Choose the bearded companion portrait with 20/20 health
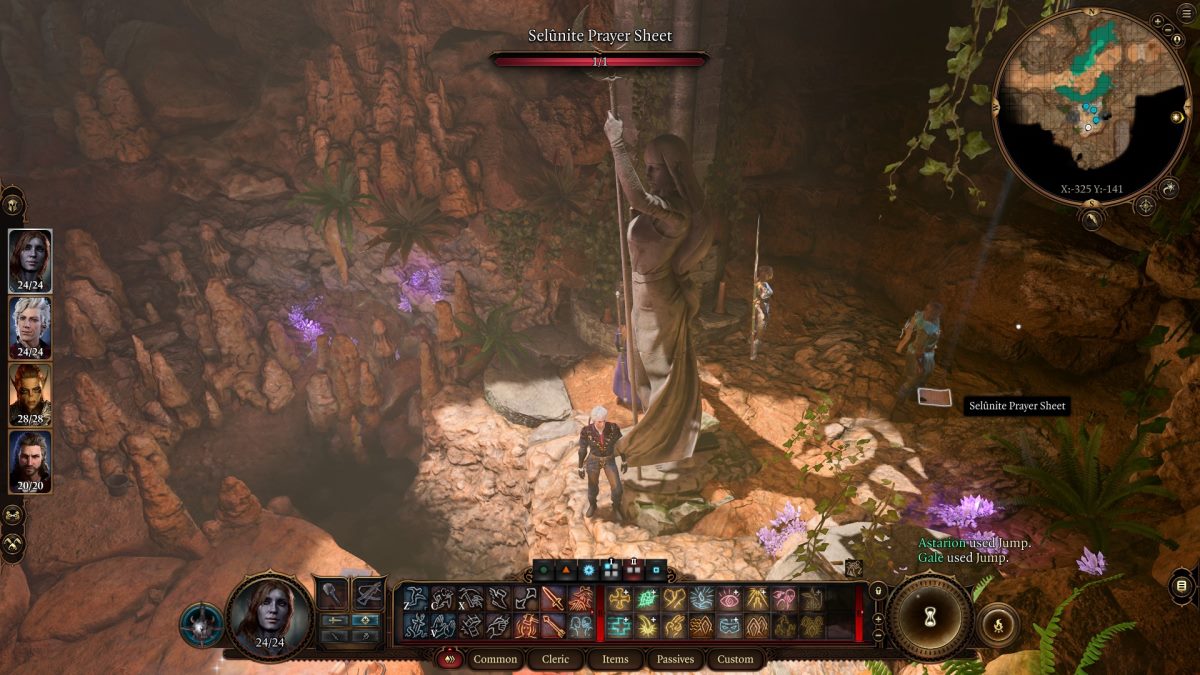Image resolution: width=1200 pixels, height=675 pixels. pyautogui.click(x=30, y=461)
